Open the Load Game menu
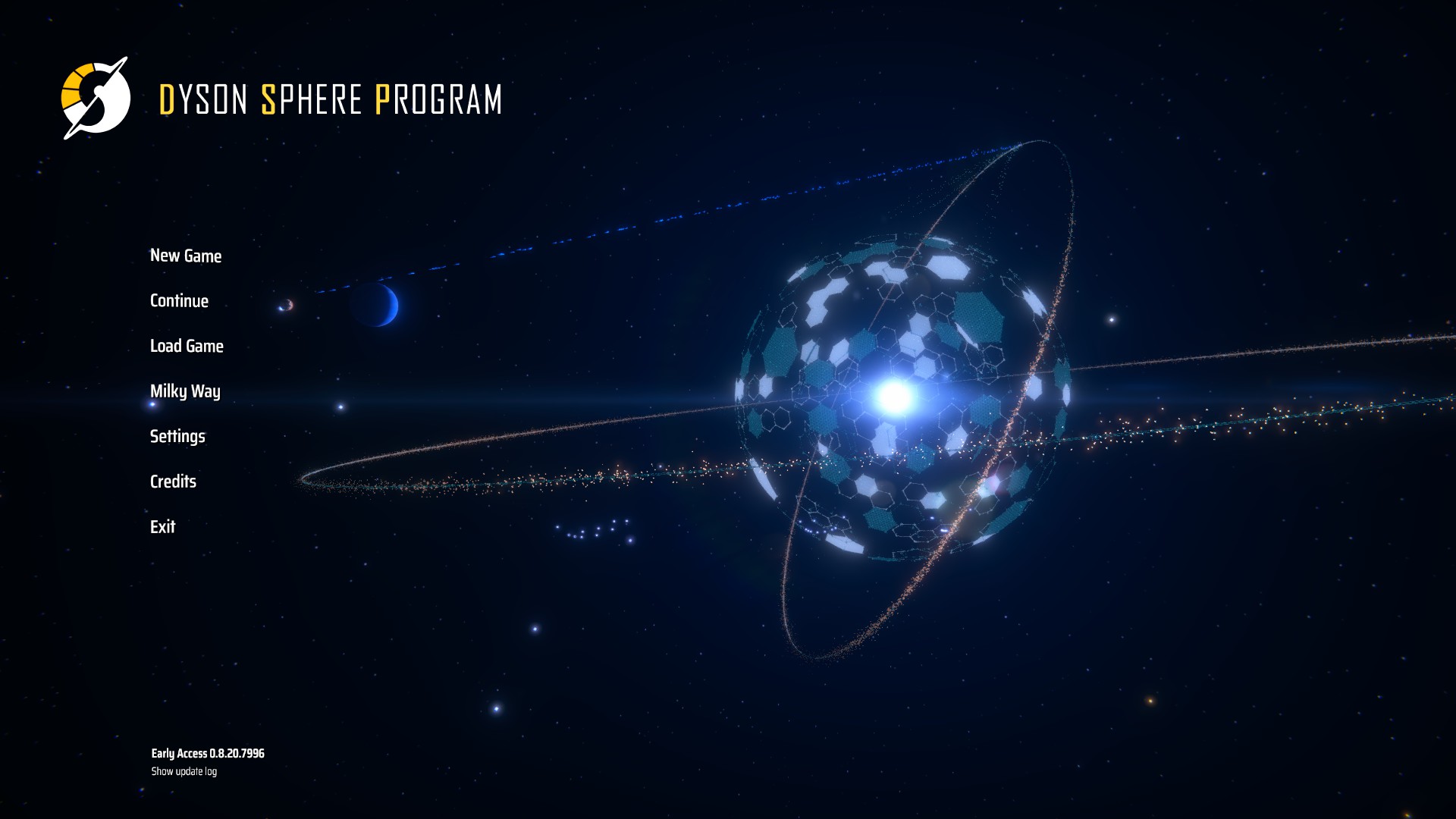Screen dimensions: 1456x819 tap(187, 347)
